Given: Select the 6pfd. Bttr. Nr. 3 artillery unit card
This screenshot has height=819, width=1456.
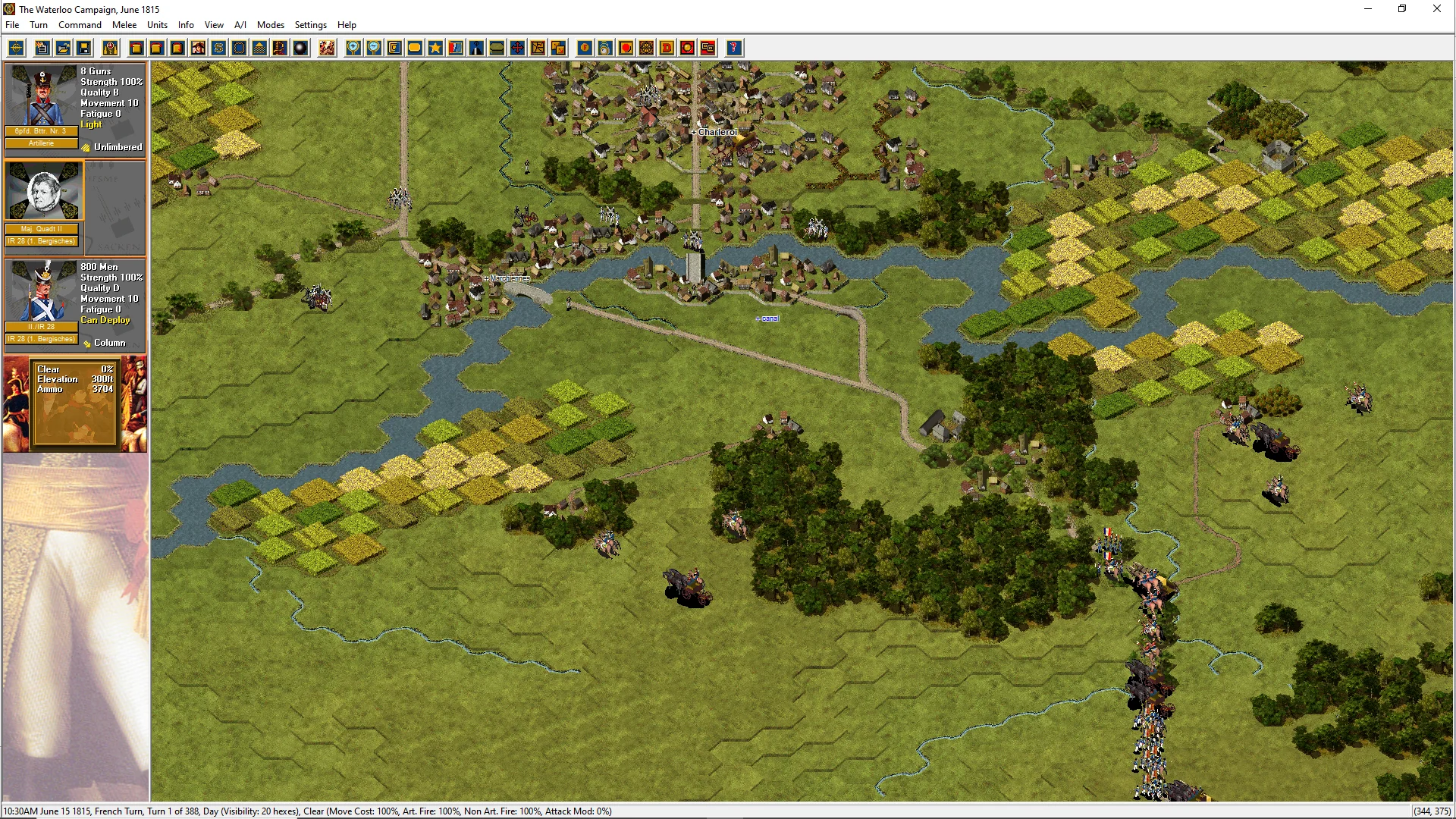Looking at the screenshot, I should (x=42, y=106).
